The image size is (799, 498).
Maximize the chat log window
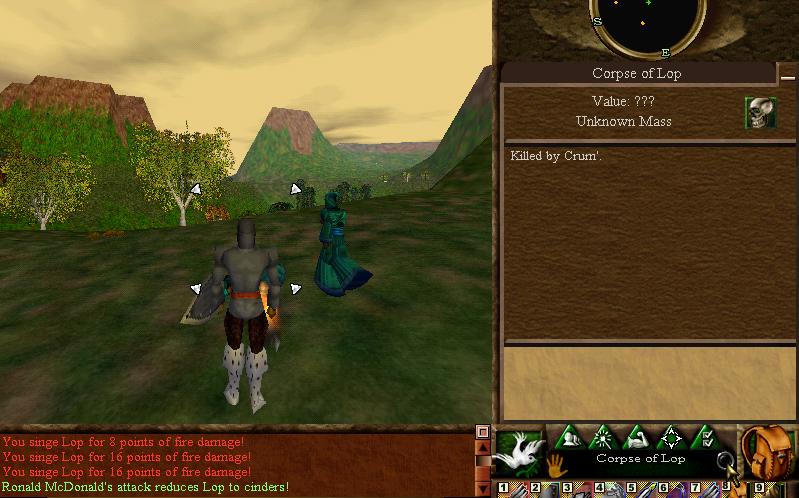point(483,432)
